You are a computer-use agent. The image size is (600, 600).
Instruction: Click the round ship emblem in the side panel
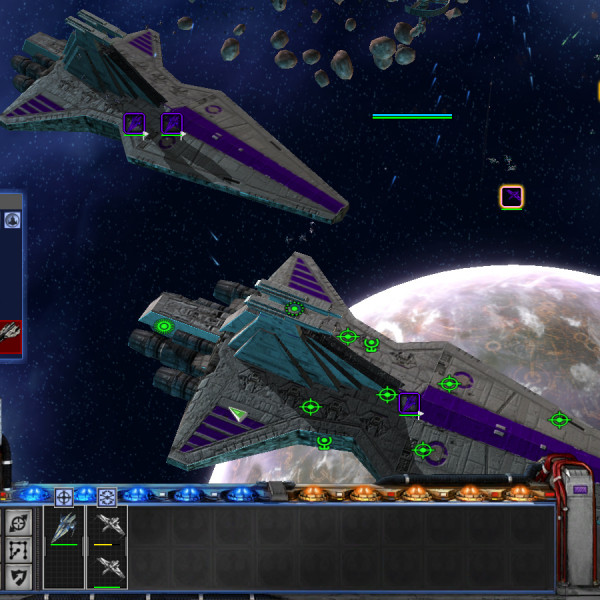click(x=12, y=220)
